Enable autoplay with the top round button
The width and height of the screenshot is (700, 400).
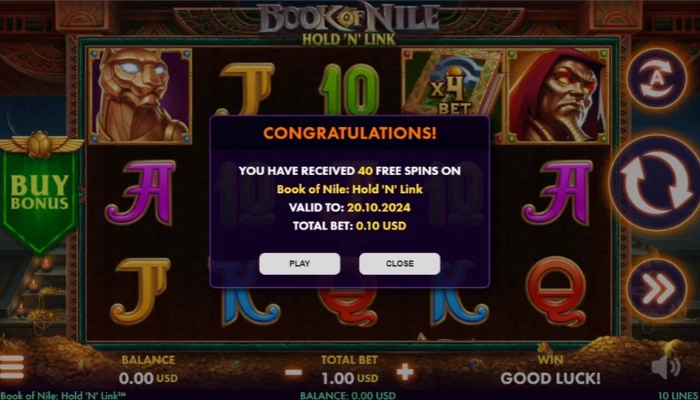click(654, 78)
